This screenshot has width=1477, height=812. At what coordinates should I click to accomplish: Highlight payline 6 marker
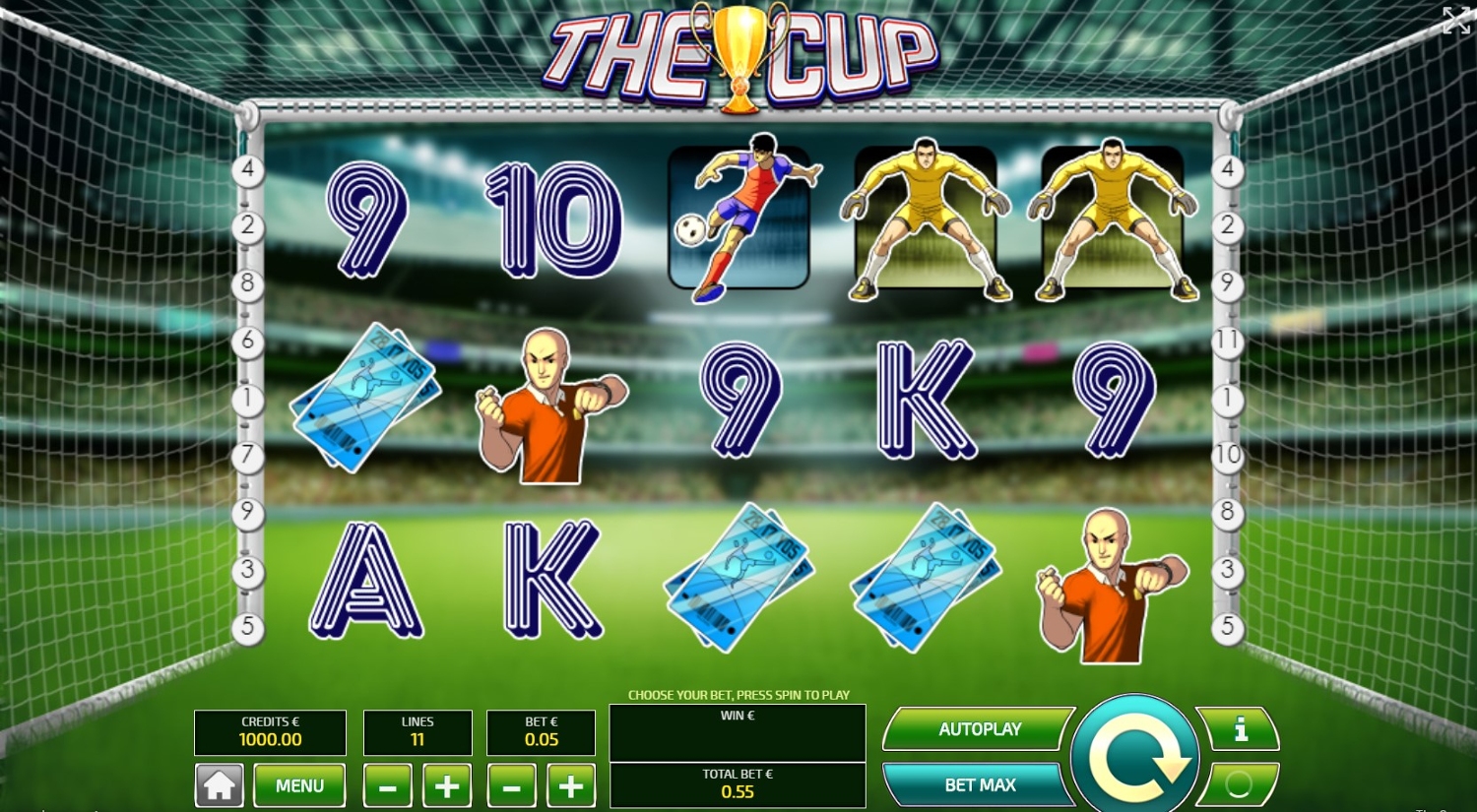click(248, 342)
